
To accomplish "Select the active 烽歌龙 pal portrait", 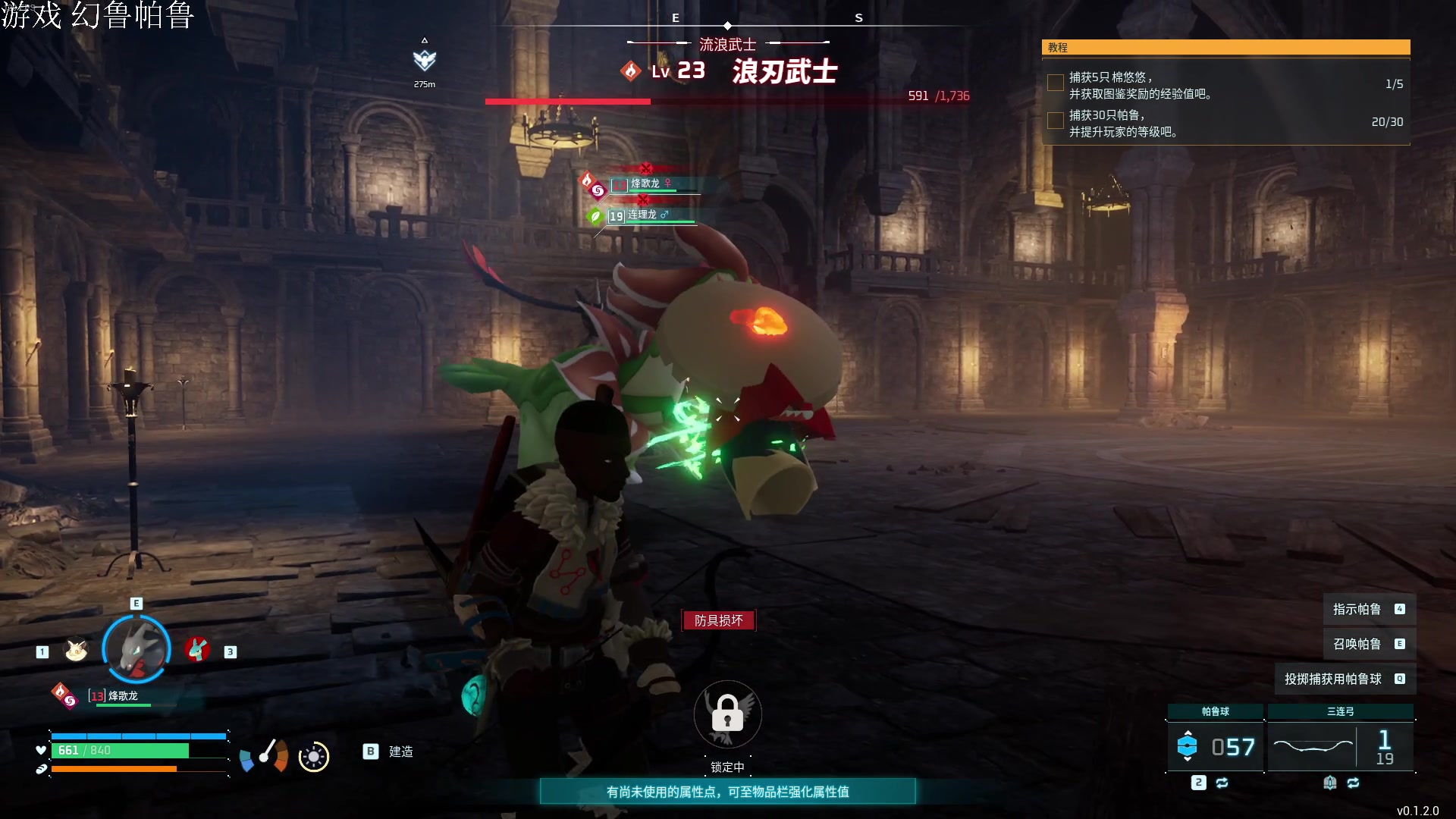I will coord(136,649).
